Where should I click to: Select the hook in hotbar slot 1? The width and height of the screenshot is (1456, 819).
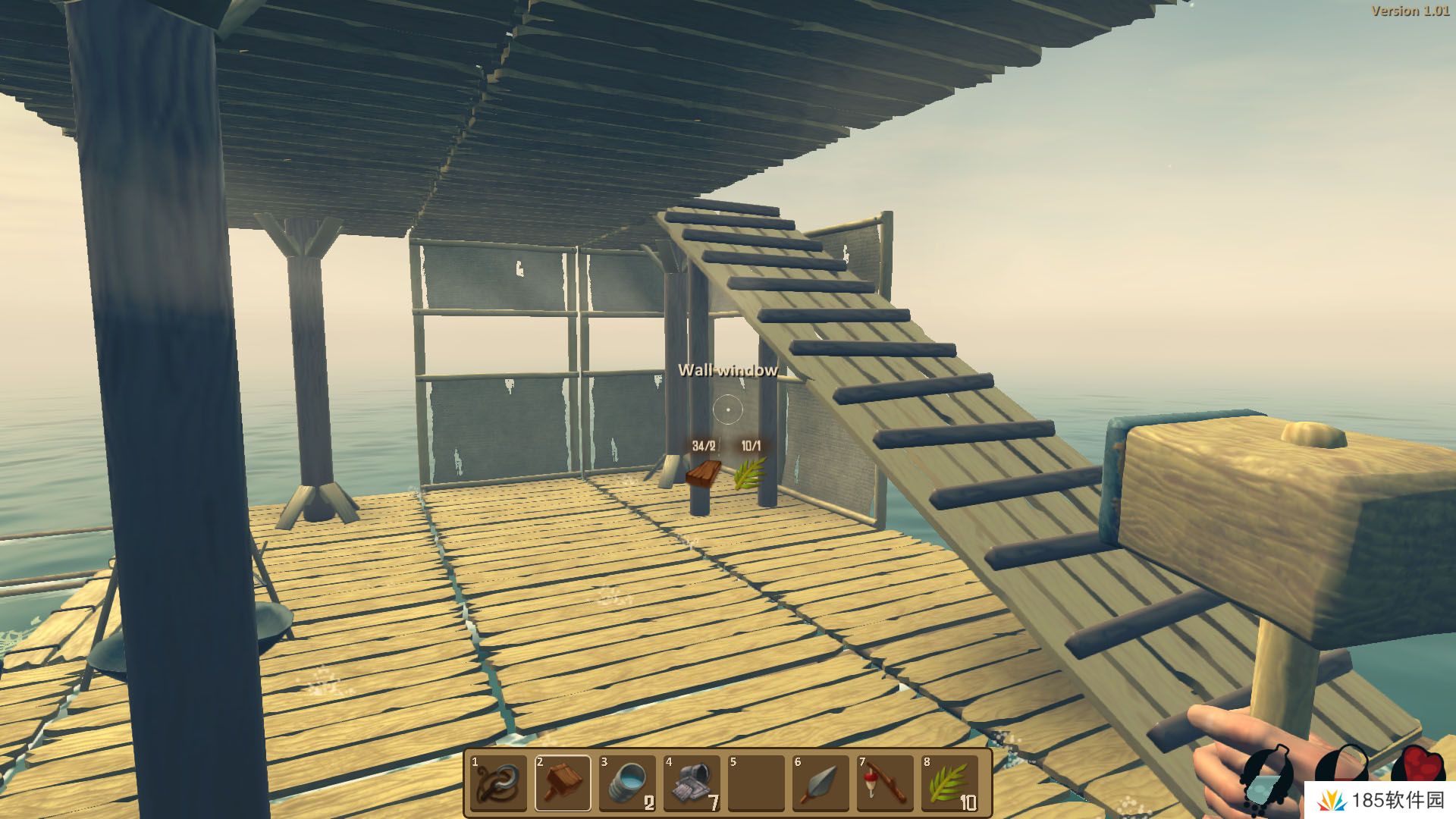click(x=498, y=783)
